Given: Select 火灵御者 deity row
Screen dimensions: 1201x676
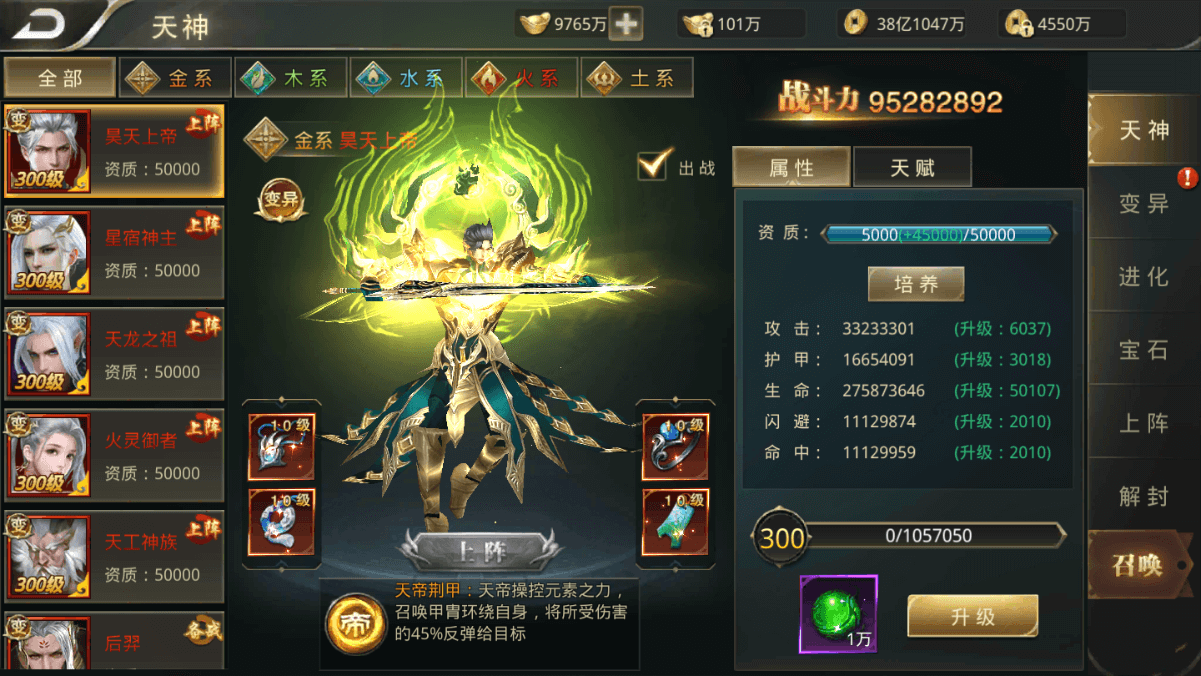Looking at the screenshot, I should [114, 455].
